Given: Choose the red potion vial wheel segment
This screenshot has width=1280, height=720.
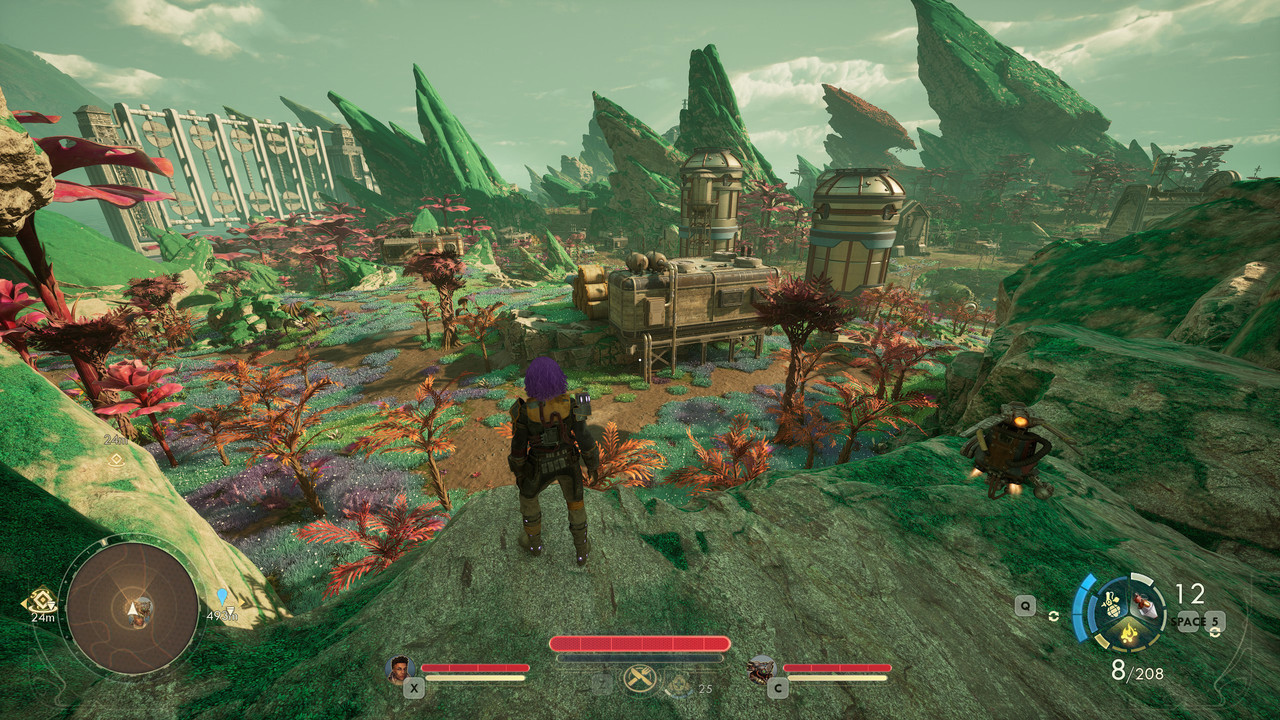Looking at the screenshot, I should coord(1143,603).
